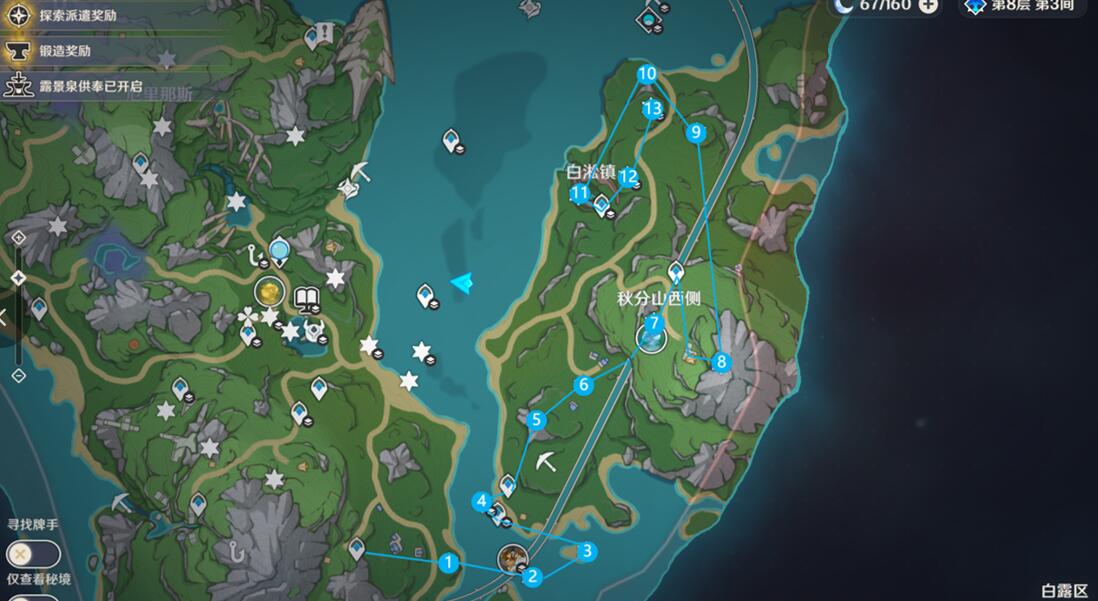Click the open book map icon
The height and width of the screenshot is (601, 1098).
(x=306, y=297)
